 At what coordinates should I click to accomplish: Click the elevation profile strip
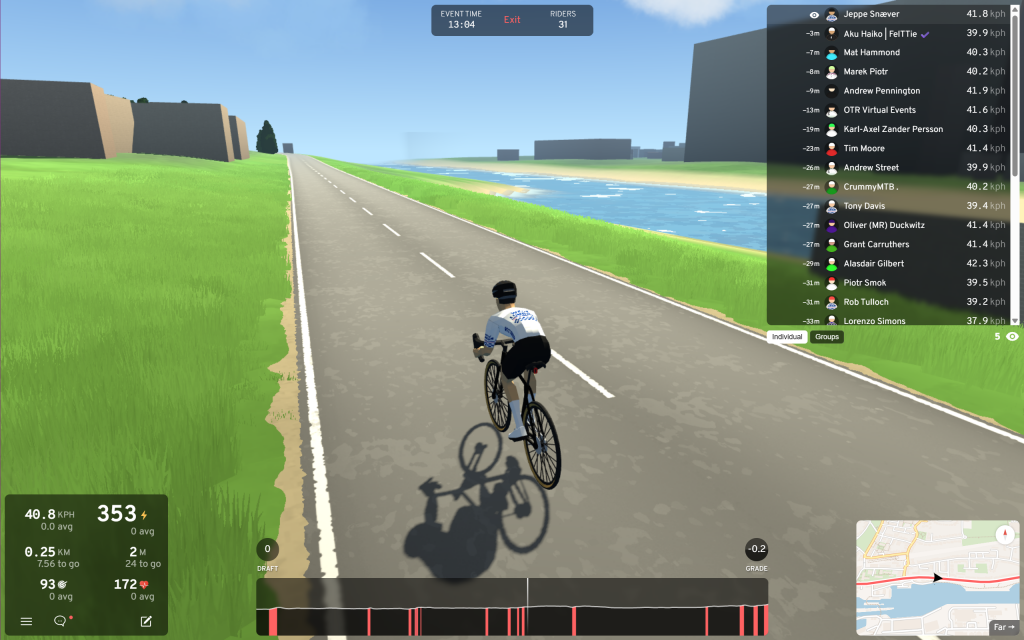click(512, 606)
